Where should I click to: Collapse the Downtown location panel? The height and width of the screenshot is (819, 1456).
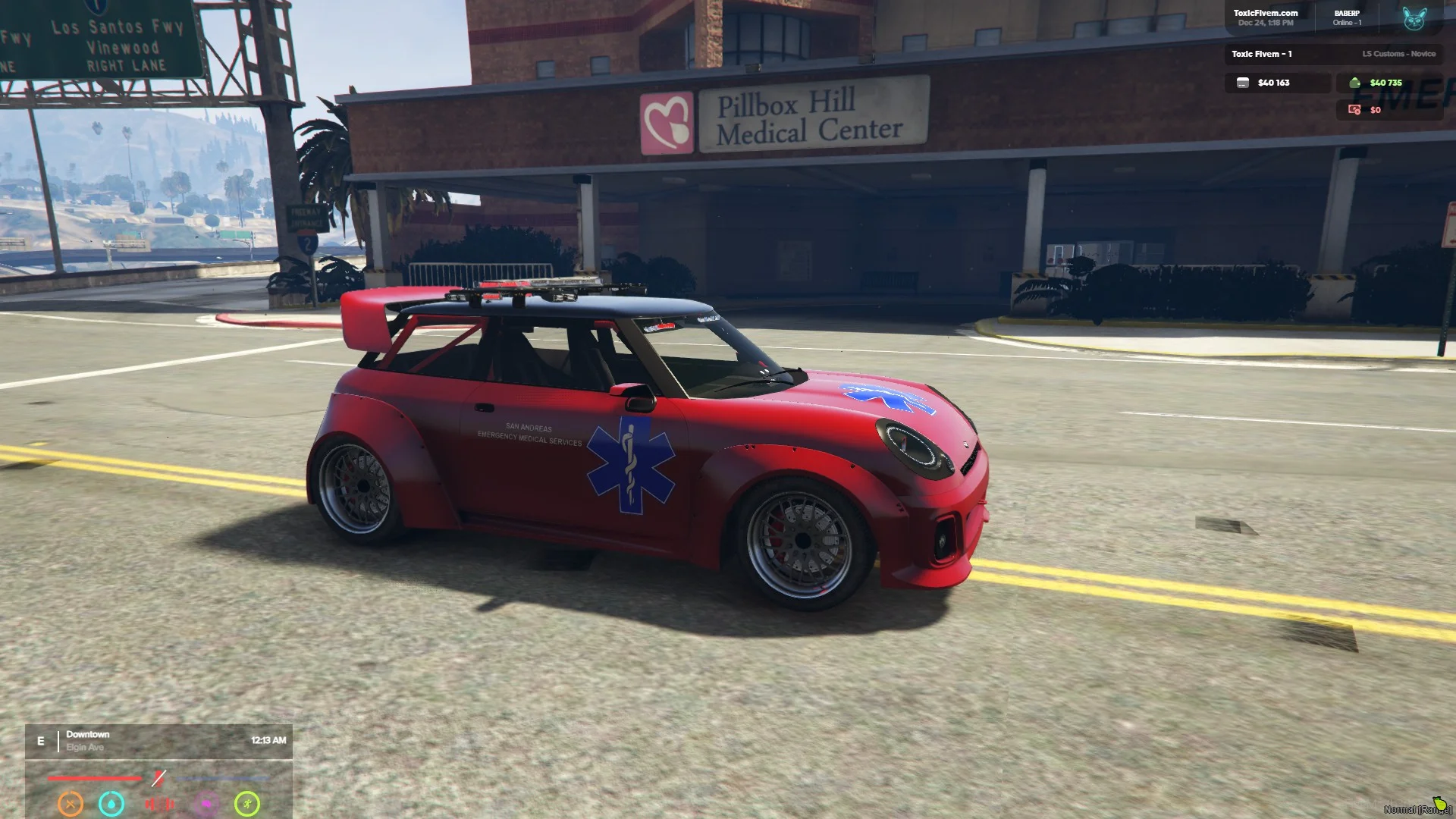pyautogui.click(x=87, y=734)
